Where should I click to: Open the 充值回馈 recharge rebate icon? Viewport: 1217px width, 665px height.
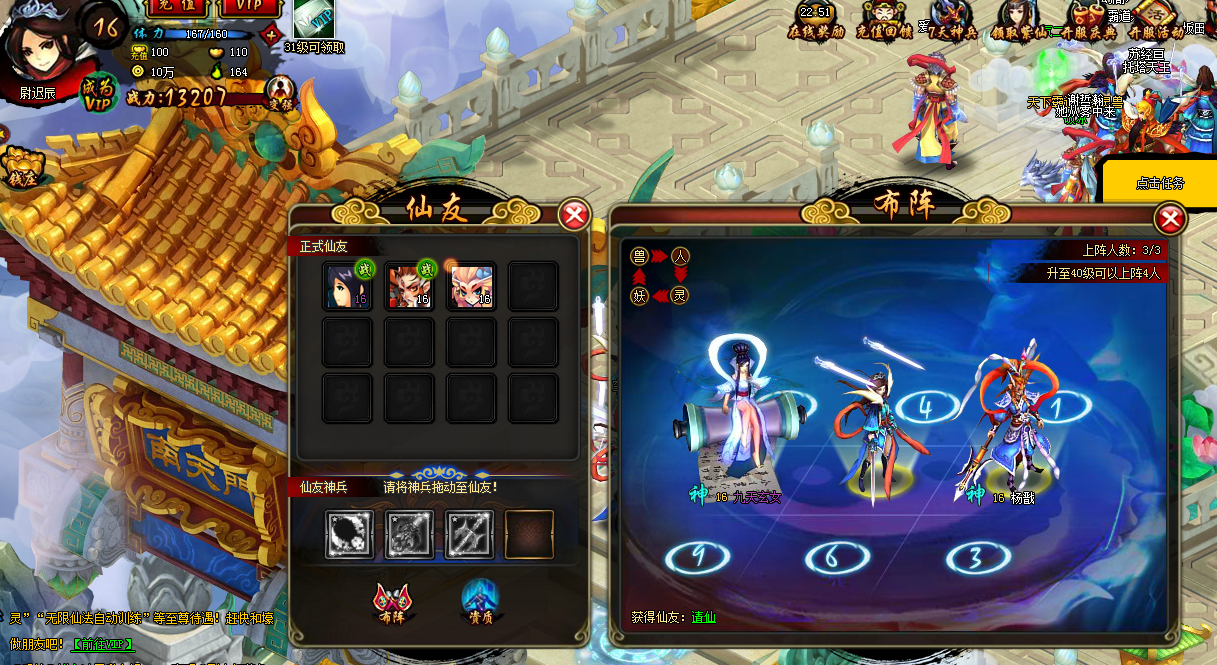coord(879,19)
